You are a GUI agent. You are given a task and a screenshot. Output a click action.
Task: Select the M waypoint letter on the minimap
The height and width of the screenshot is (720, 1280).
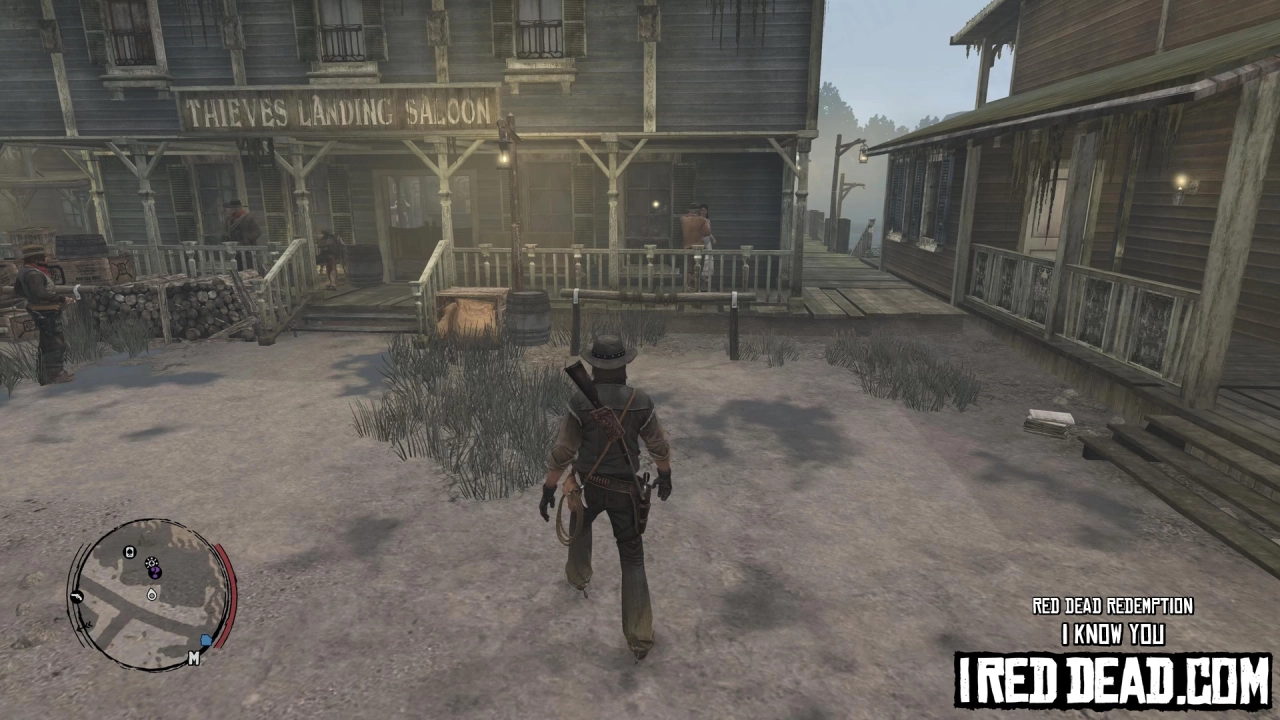point(194,659)
